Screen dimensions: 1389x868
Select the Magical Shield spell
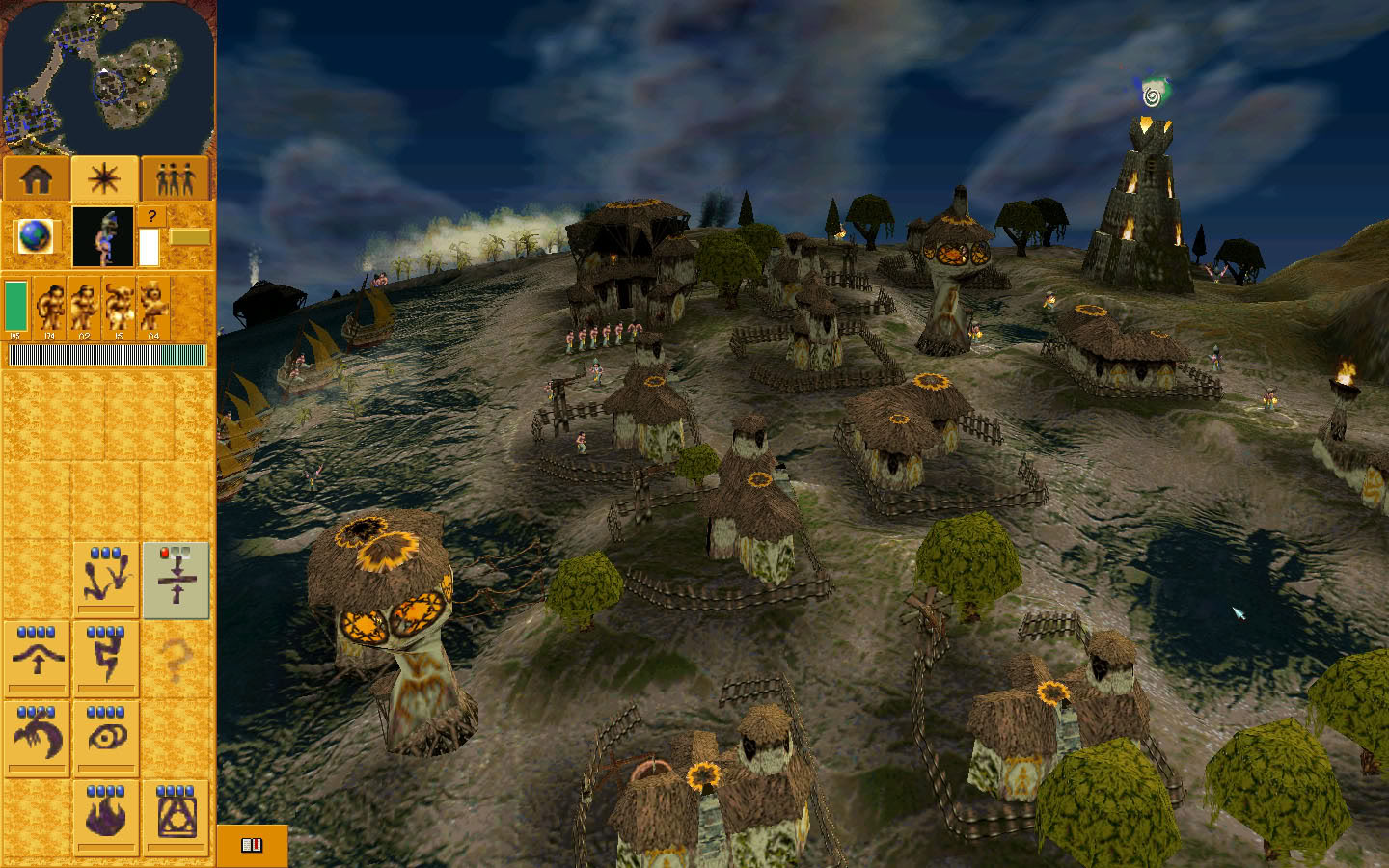pos(177,816)
